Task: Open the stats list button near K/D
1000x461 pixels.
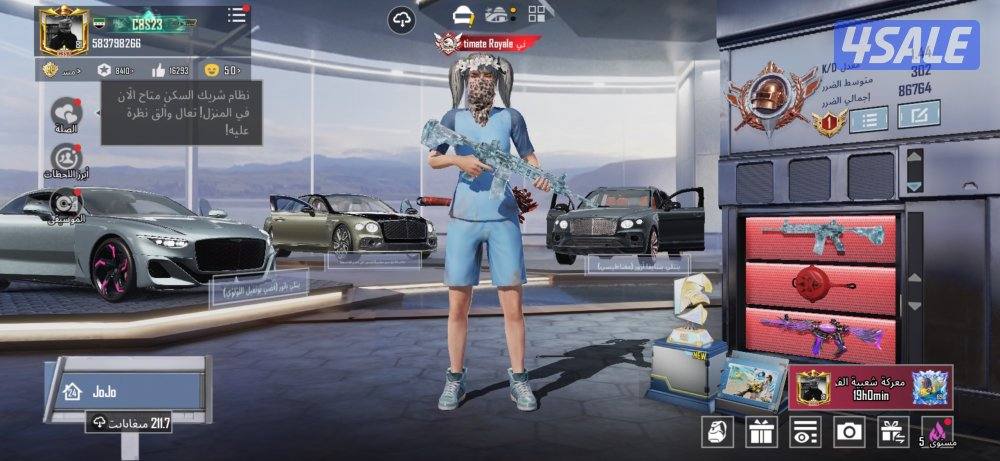Action: [x=868, y=120]
